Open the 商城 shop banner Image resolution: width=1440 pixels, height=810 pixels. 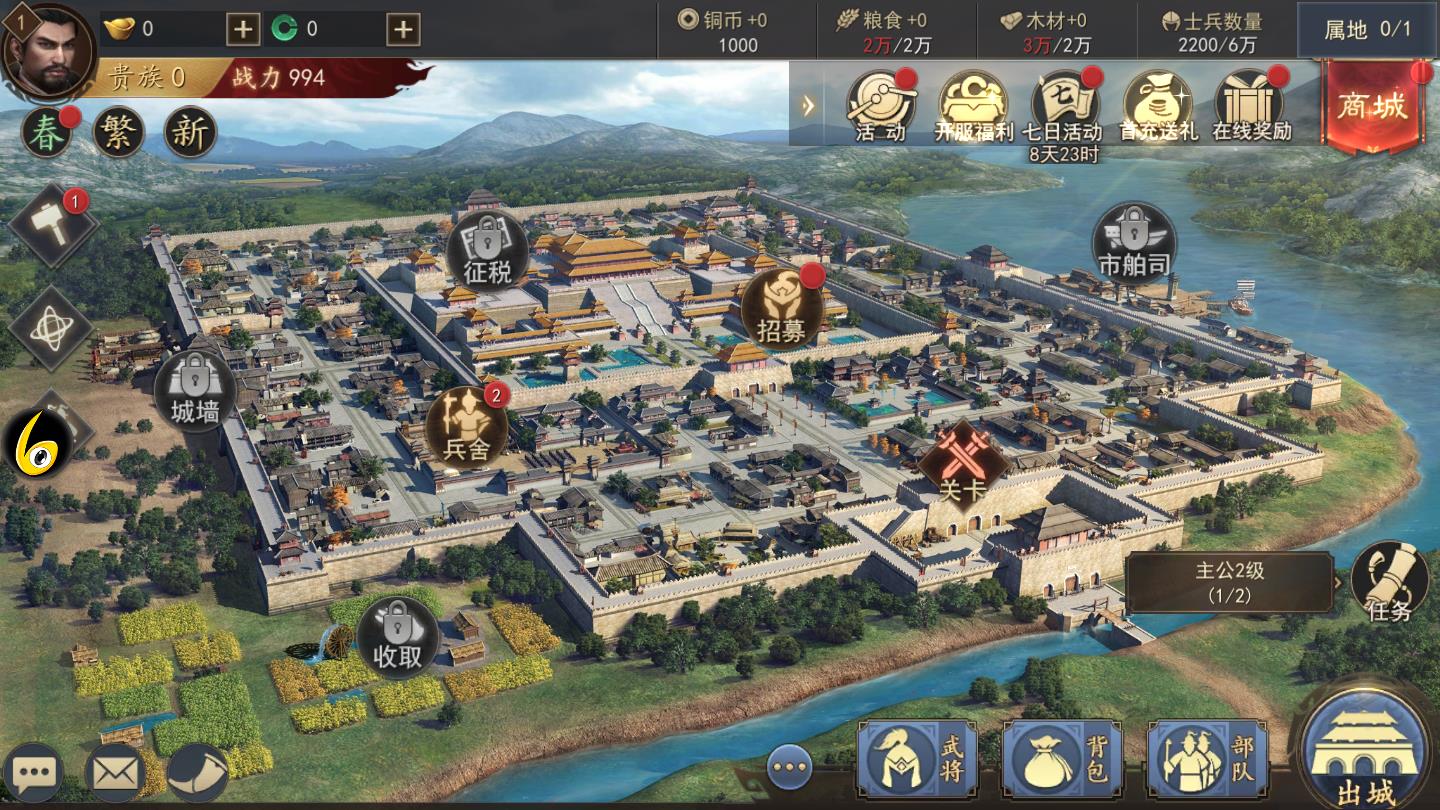1373,106
